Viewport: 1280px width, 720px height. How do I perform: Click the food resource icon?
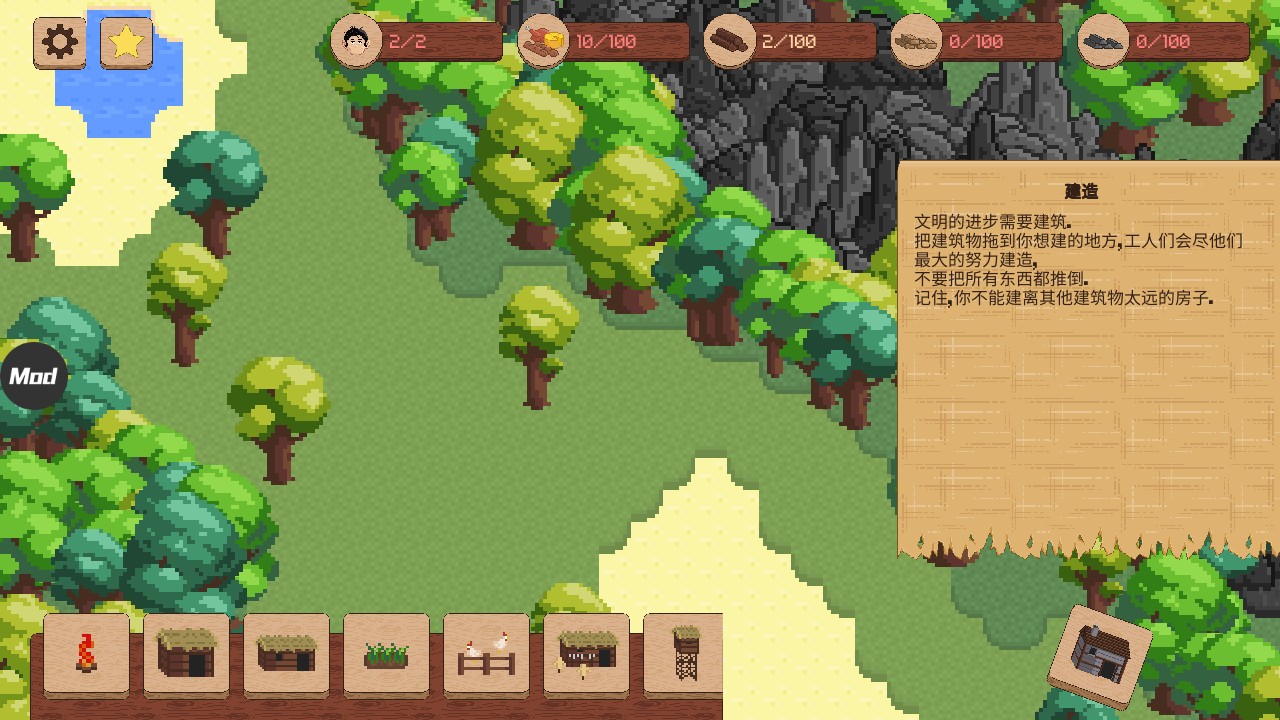pos(544,42)
